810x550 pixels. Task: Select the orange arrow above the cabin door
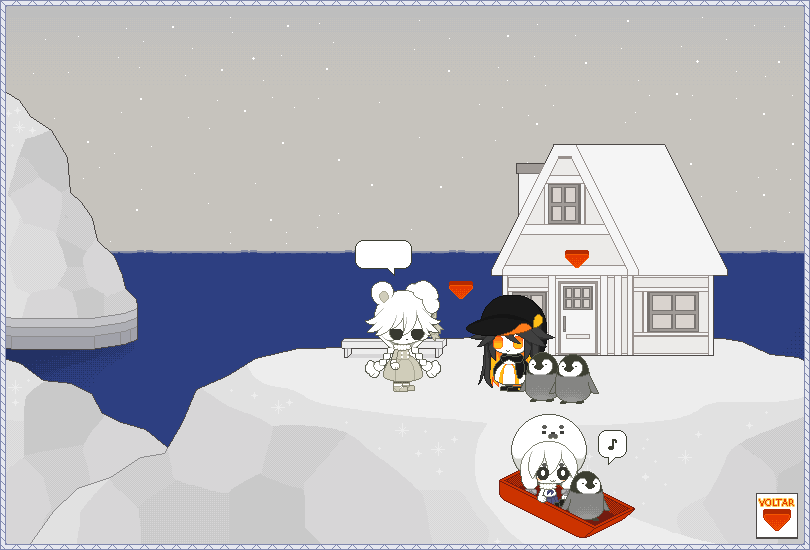click(x=577, y=259)
